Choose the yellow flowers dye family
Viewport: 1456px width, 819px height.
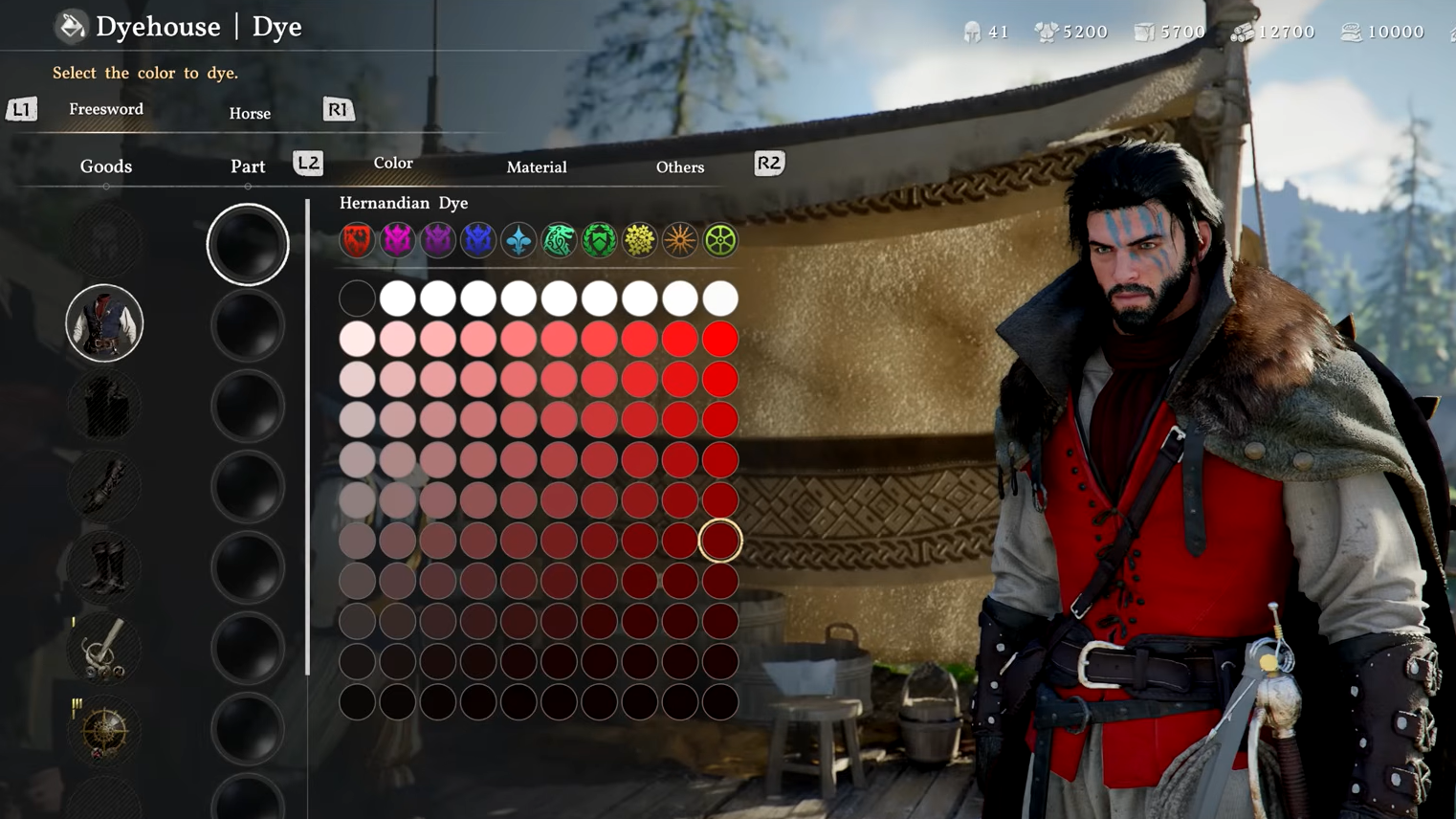[640, 240]
